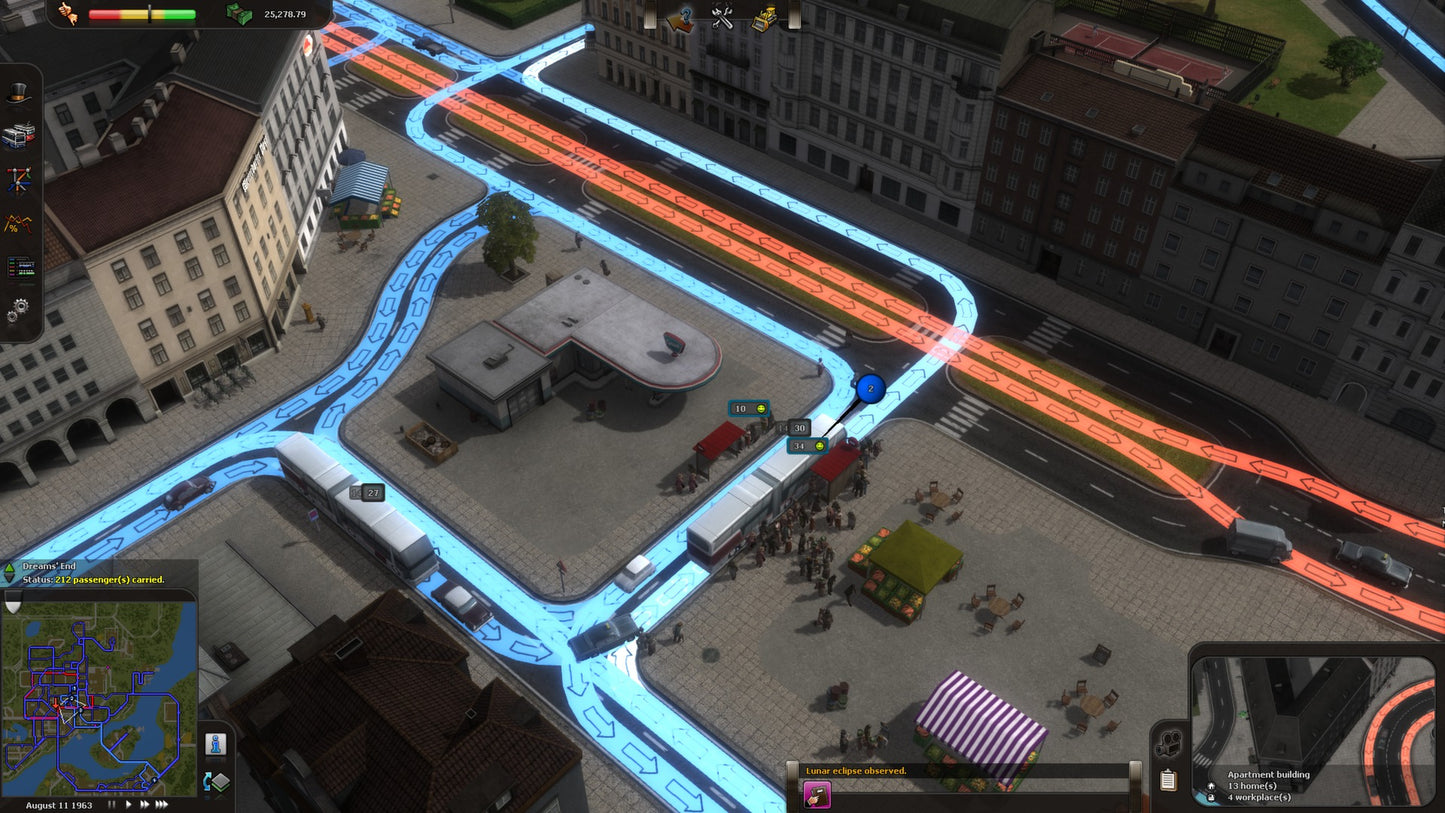Open the line 2 marker balloon details
The width and height of the screenshot is (1445, 813).
pos(868,389)
